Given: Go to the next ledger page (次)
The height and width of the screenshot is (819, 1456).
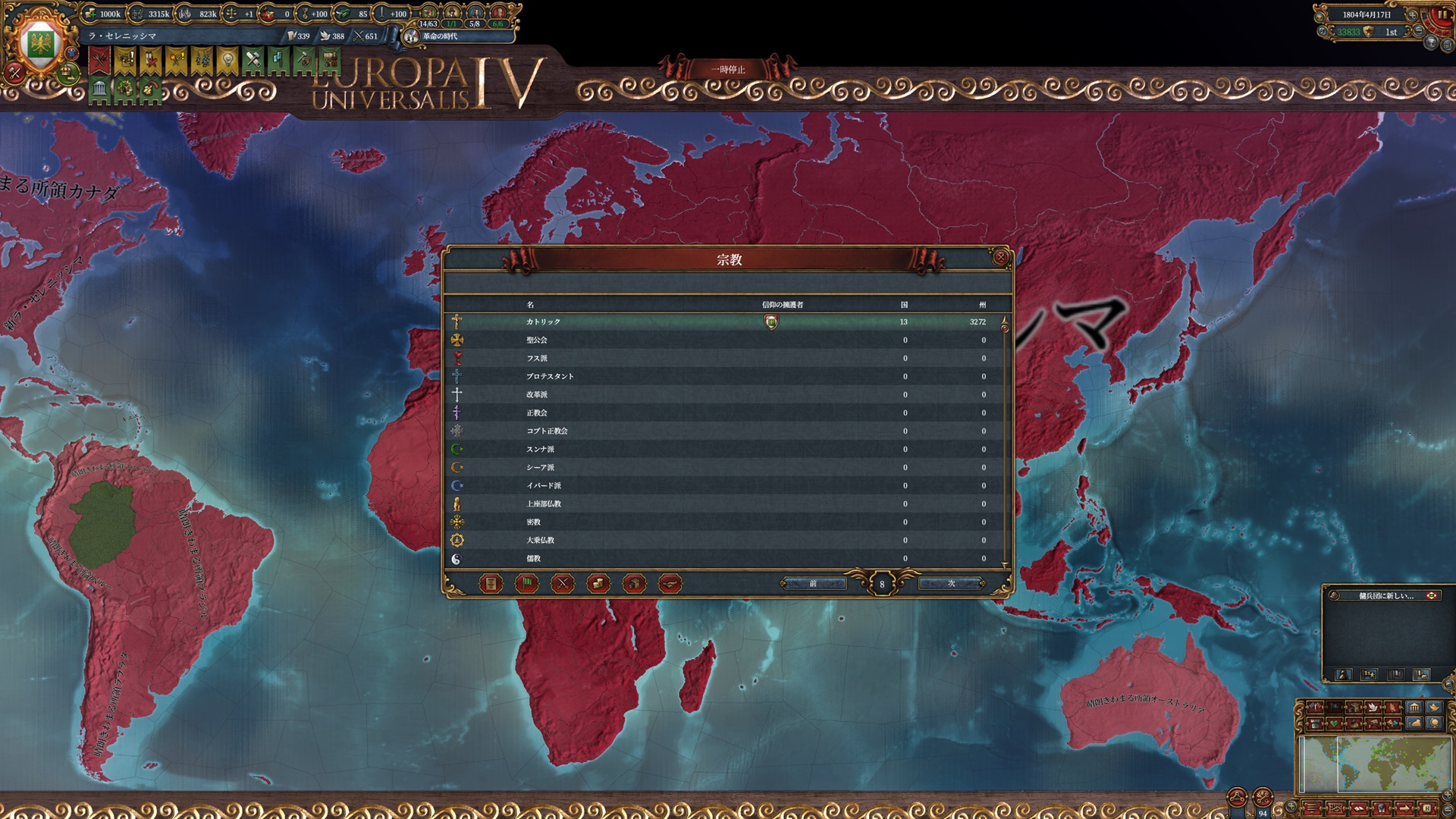Looking at the screenshot, I should pos(951,583).
